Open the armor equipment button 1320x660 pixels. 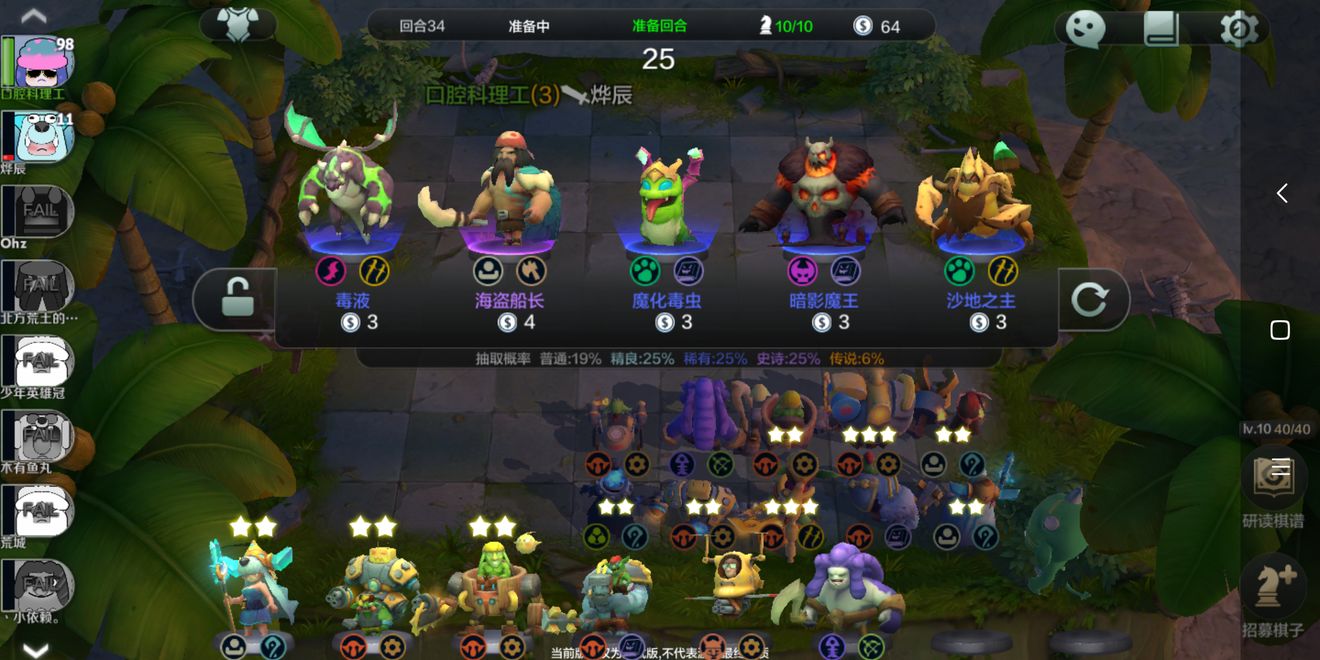238,25
